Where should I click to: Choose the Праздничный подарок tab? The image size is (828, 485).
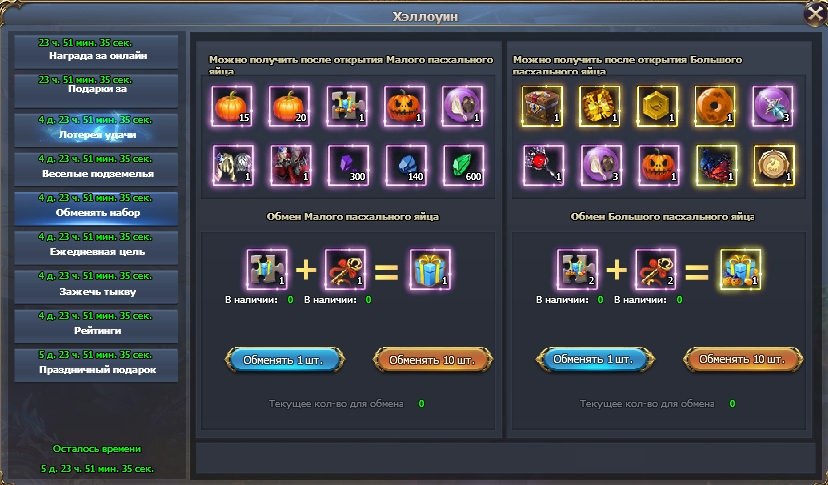(x=97, y=364)
